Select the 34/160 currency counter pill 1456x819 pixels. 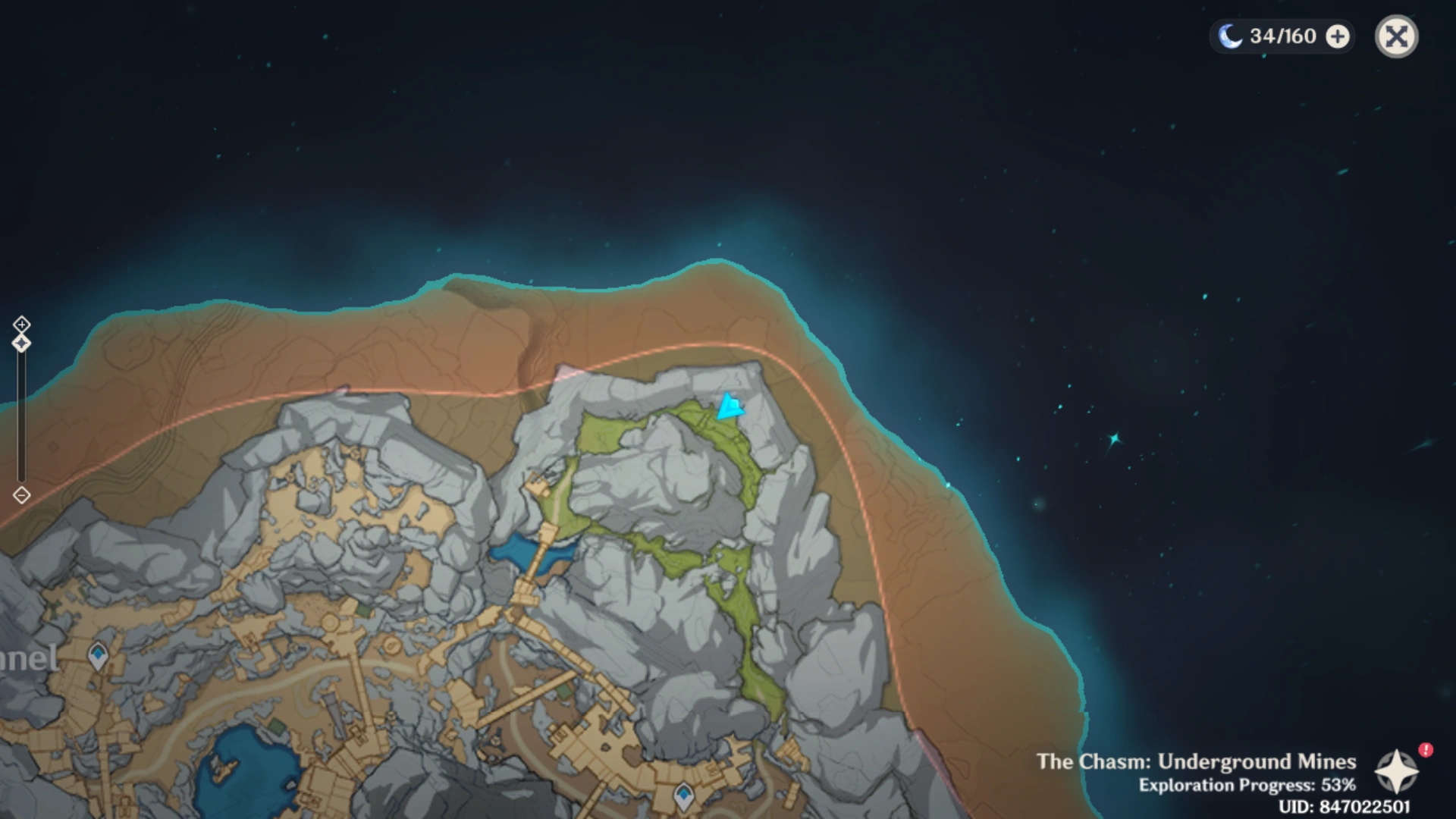[x=1282, y=36]
